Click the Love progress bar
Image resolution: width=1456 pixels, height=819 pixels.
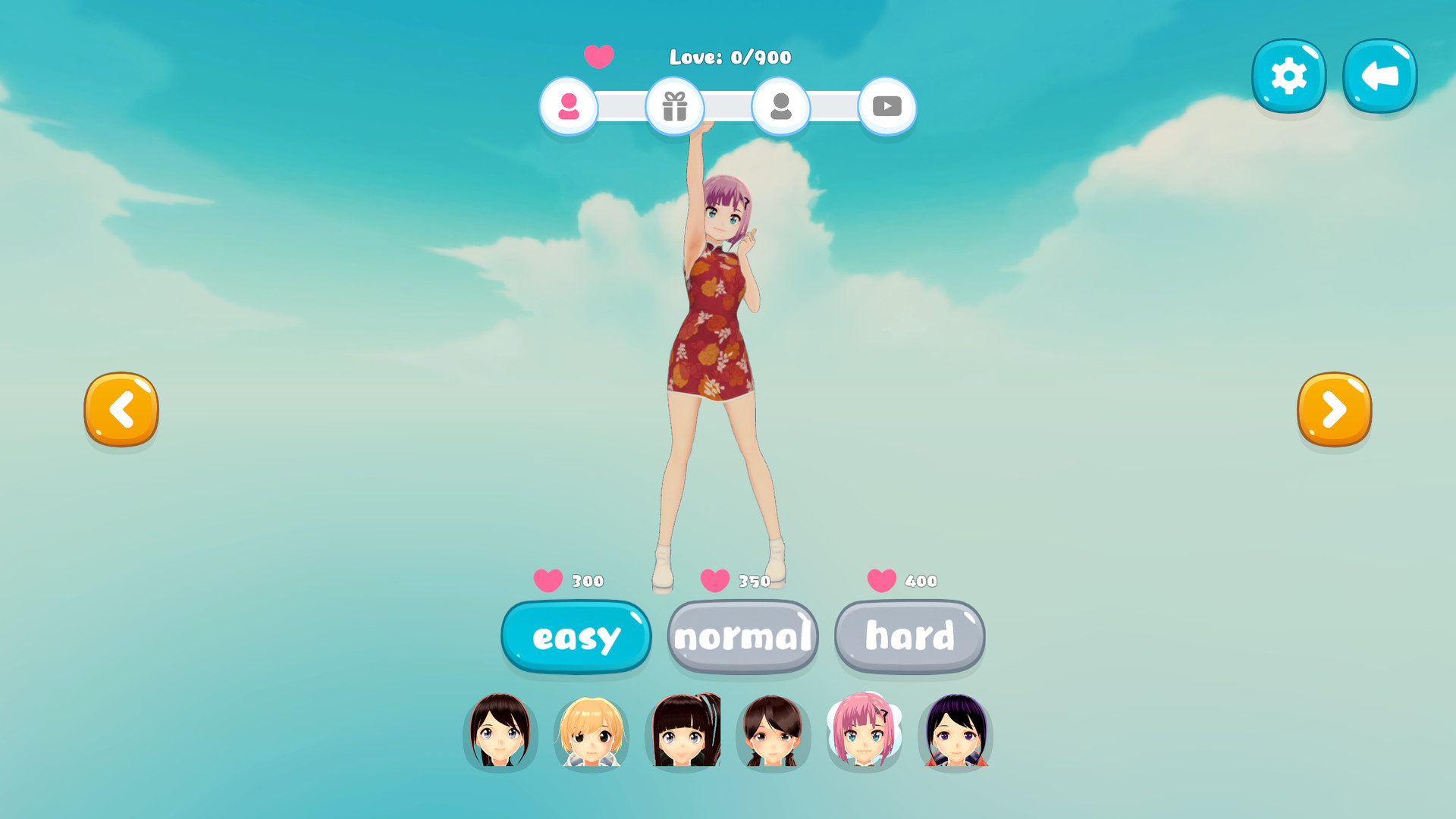tap(728, 107)
